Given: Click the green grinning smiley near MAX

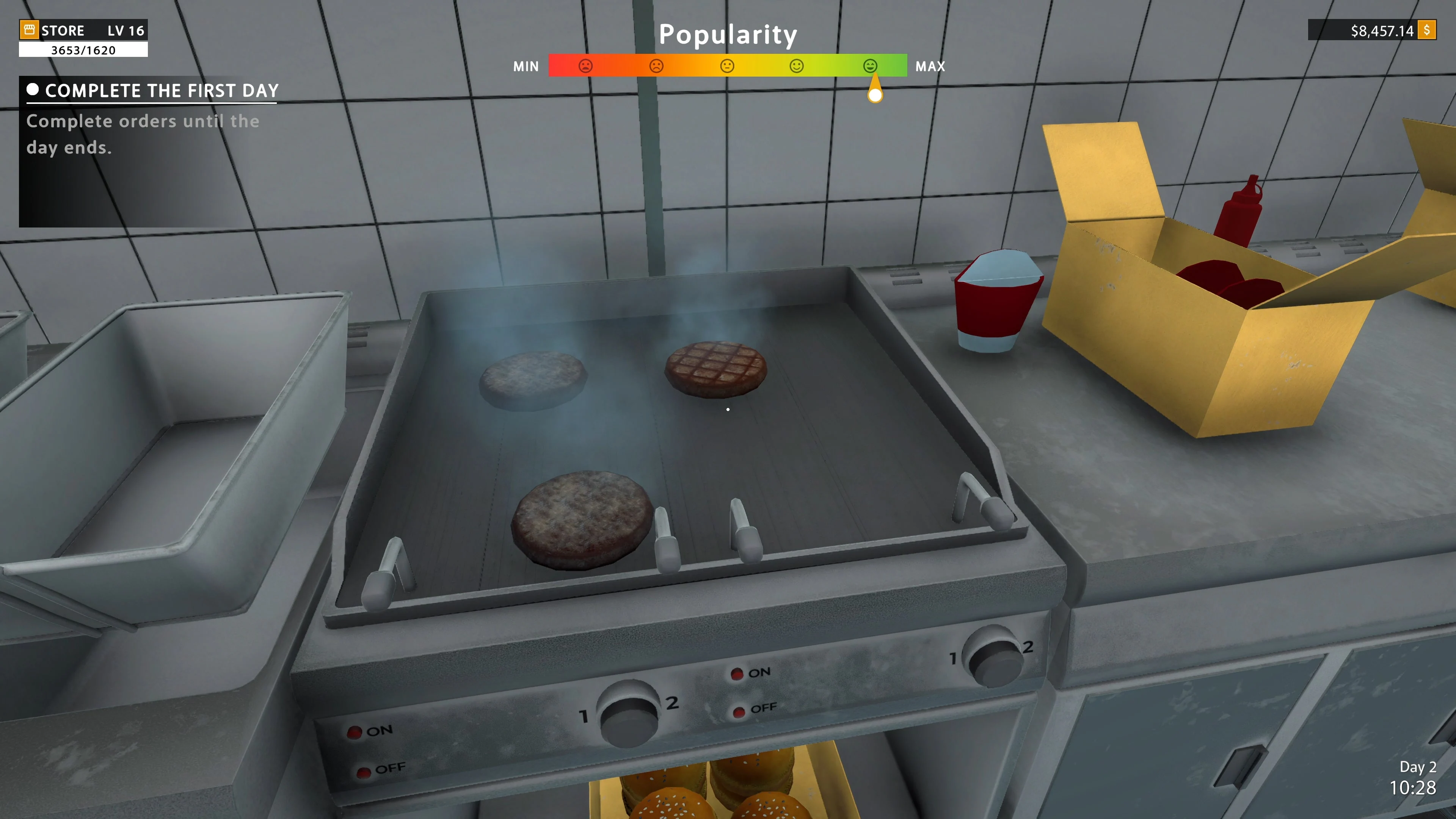Looking at the screenshot, I should point(870,66).
